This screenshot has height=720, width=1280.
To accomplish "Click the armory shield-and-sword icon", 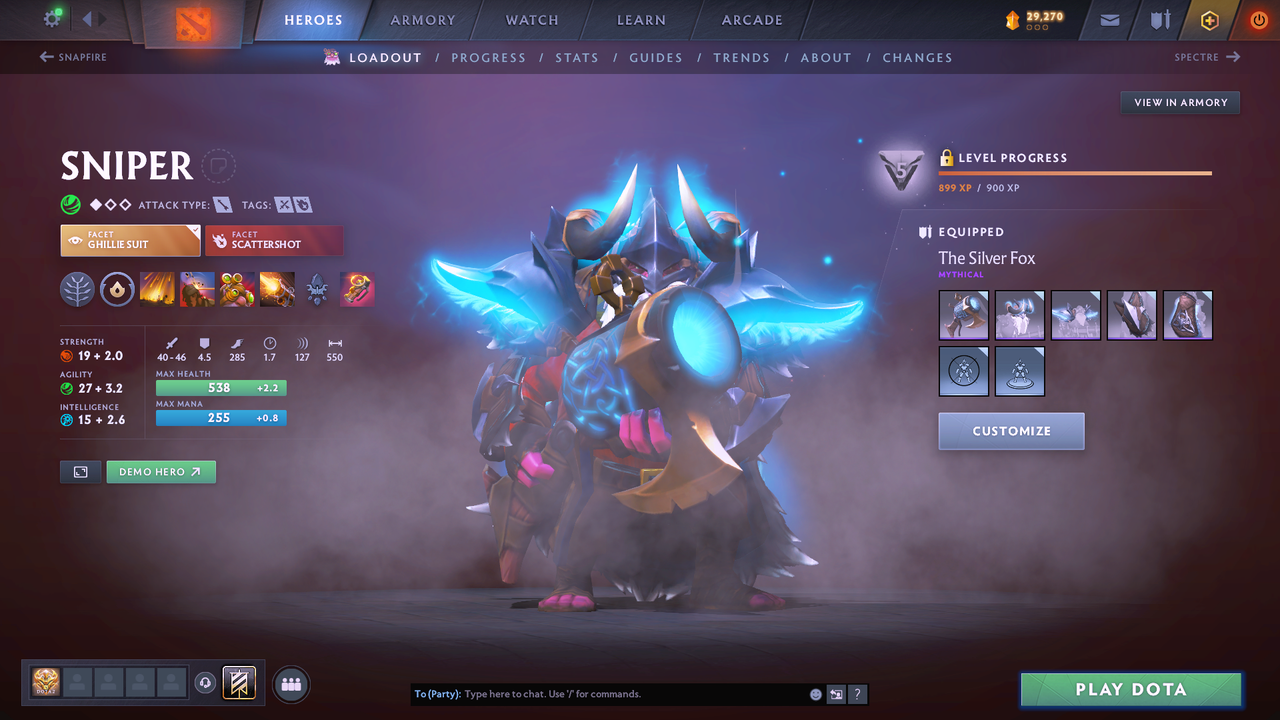I will [1158, 19].
